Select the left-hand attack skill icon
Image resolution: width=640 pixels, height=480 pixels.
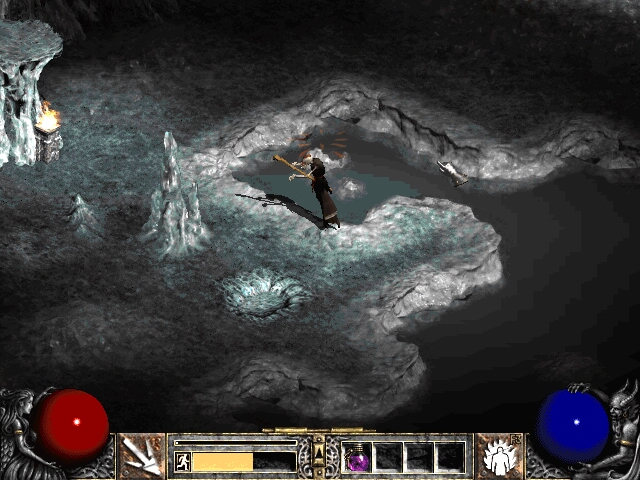pyautogui.click(x=141, y=456)
